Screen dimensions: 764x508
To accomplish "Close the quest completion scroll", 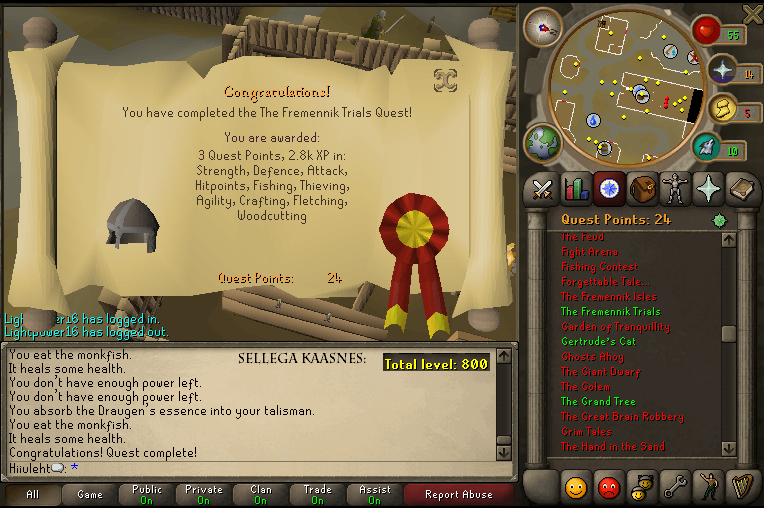I will point(444,78).
